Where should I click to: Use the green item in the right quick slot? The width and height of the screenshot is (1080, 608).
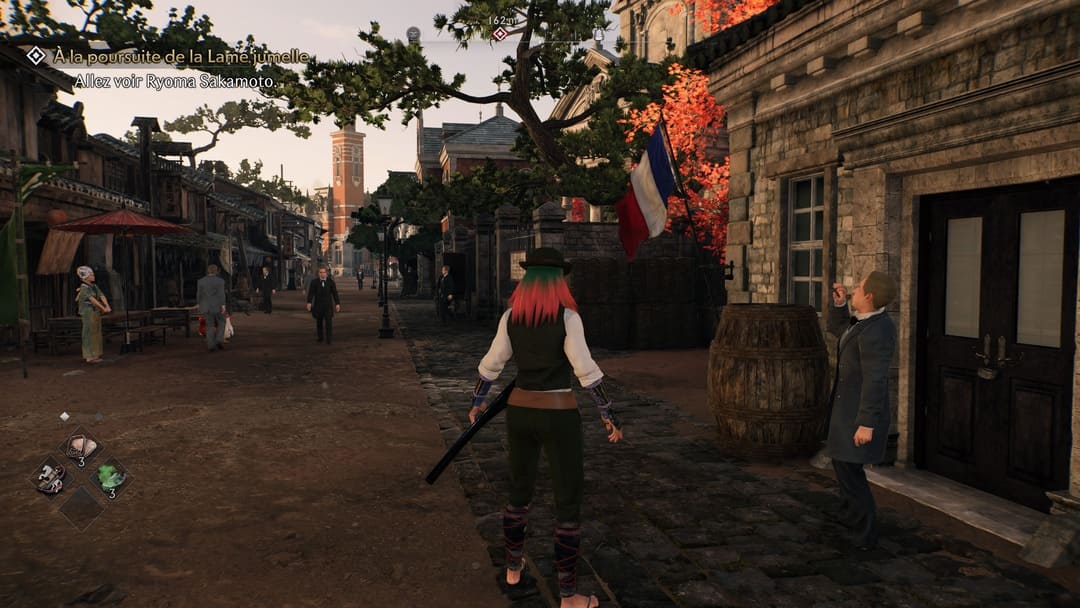[x=111, y=477]
